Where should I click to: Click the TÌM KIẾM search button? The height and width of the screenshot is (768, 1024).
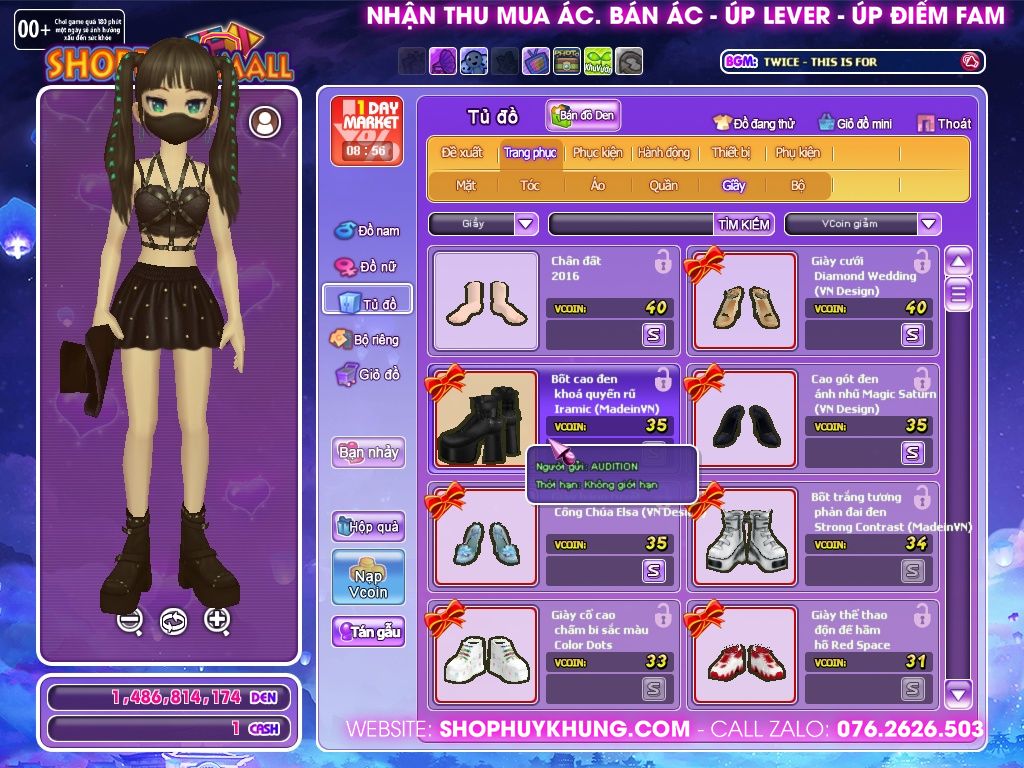(x=743, y=224)
